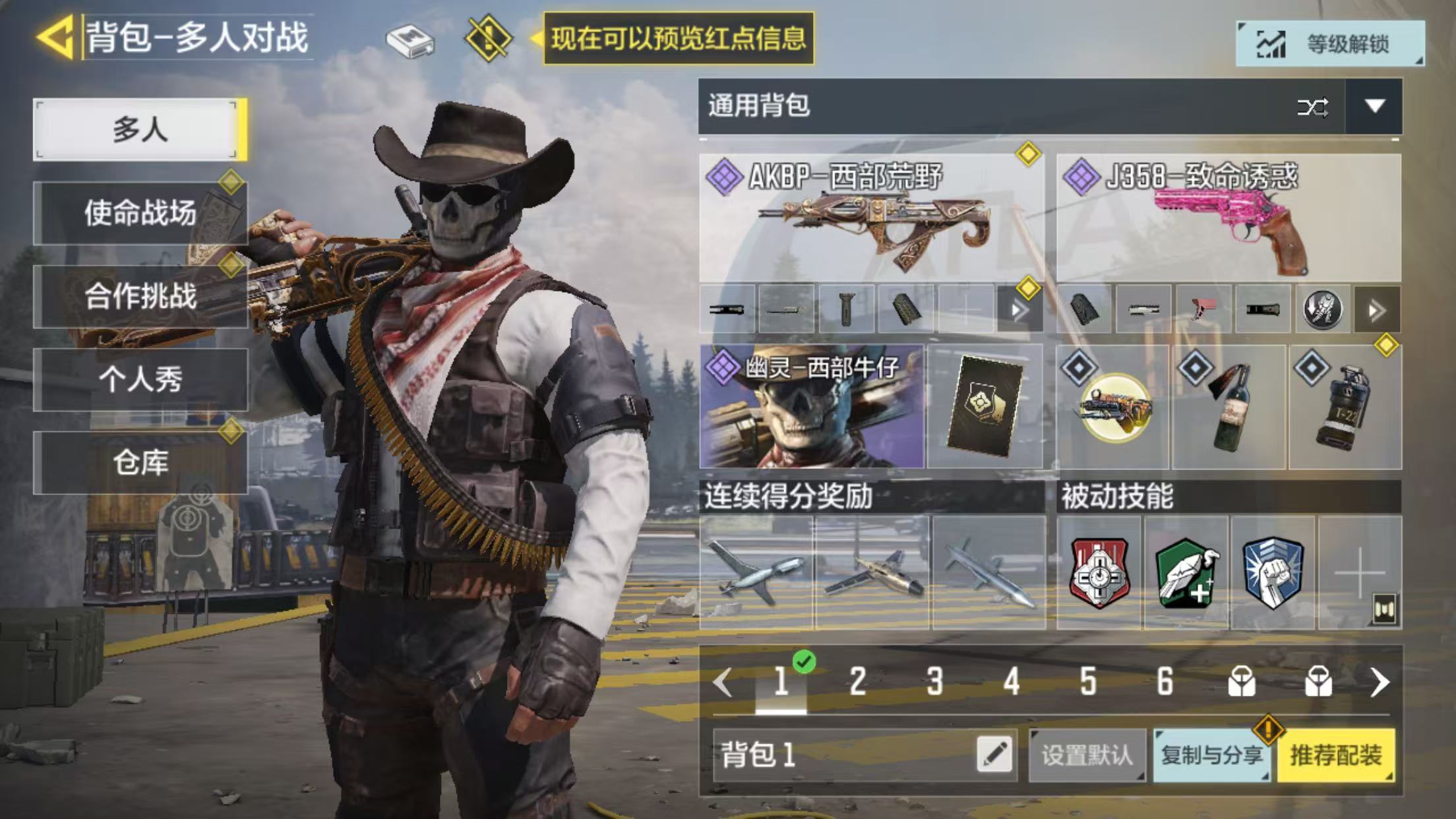Choose the 幽灵-西部牛仔 character skin
This screenshot has width=1456, height=819.
pyautogui.click(x=811, y=406)
